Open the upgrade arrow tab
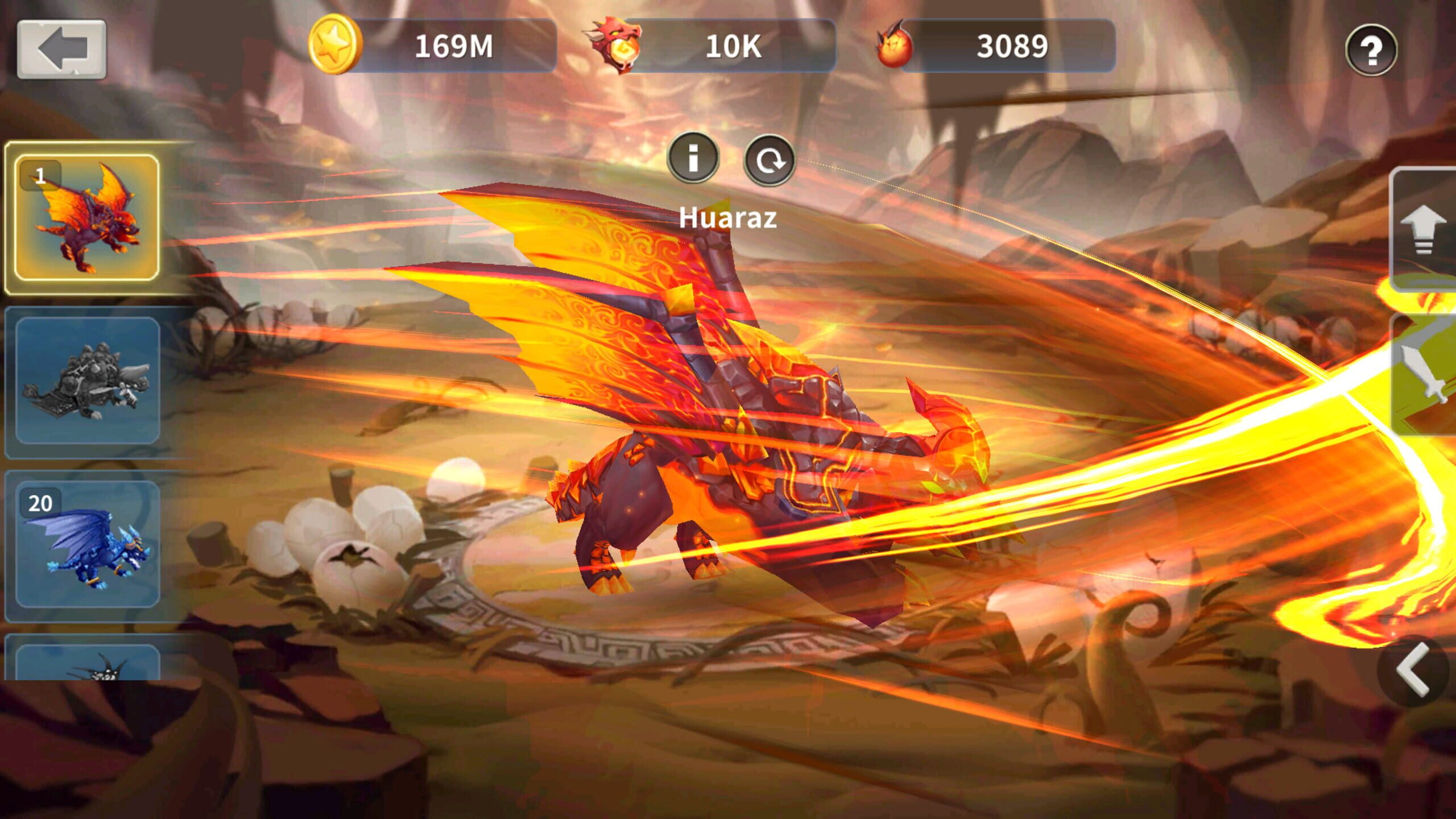Viewport: 1456px width, 819px height. (1424, 230)
